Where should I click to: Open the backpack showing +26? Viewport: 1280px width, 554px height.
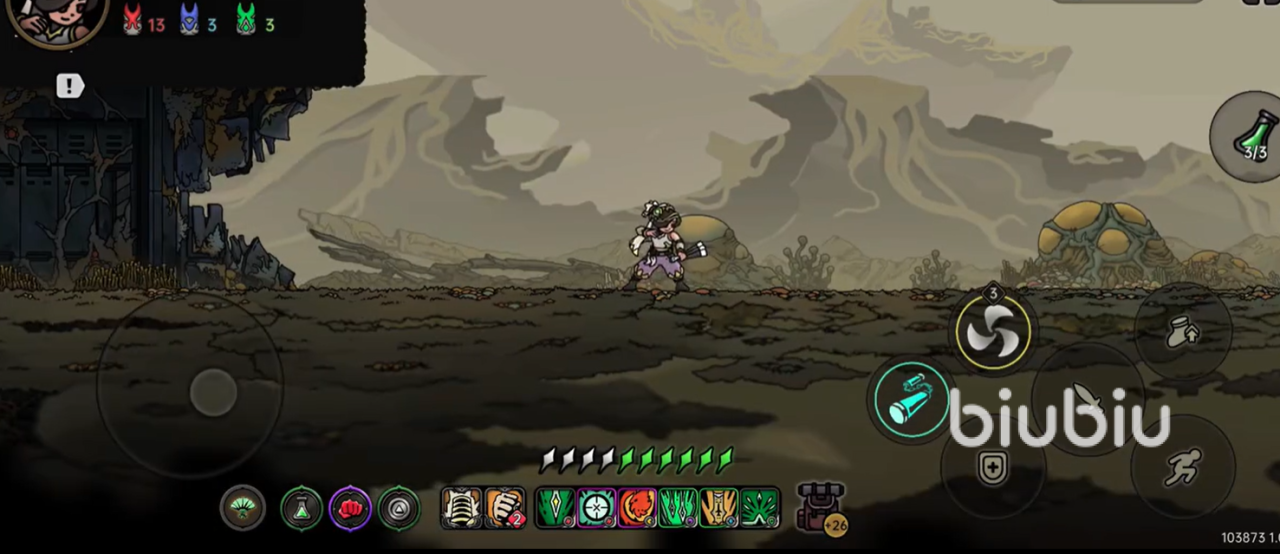[820, 507]
